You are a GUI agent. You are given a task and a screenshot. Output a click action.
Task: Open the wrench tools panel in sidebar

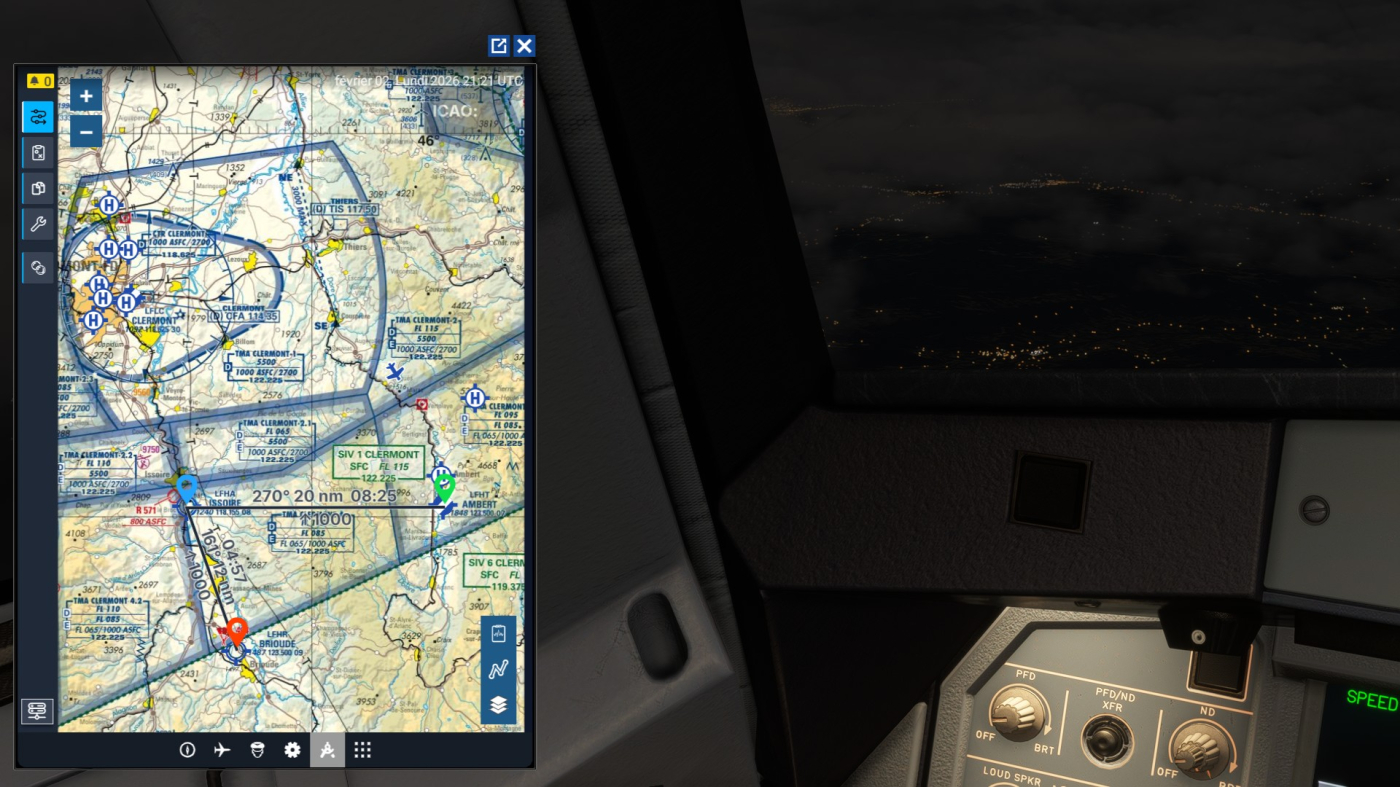pos(38,224)
